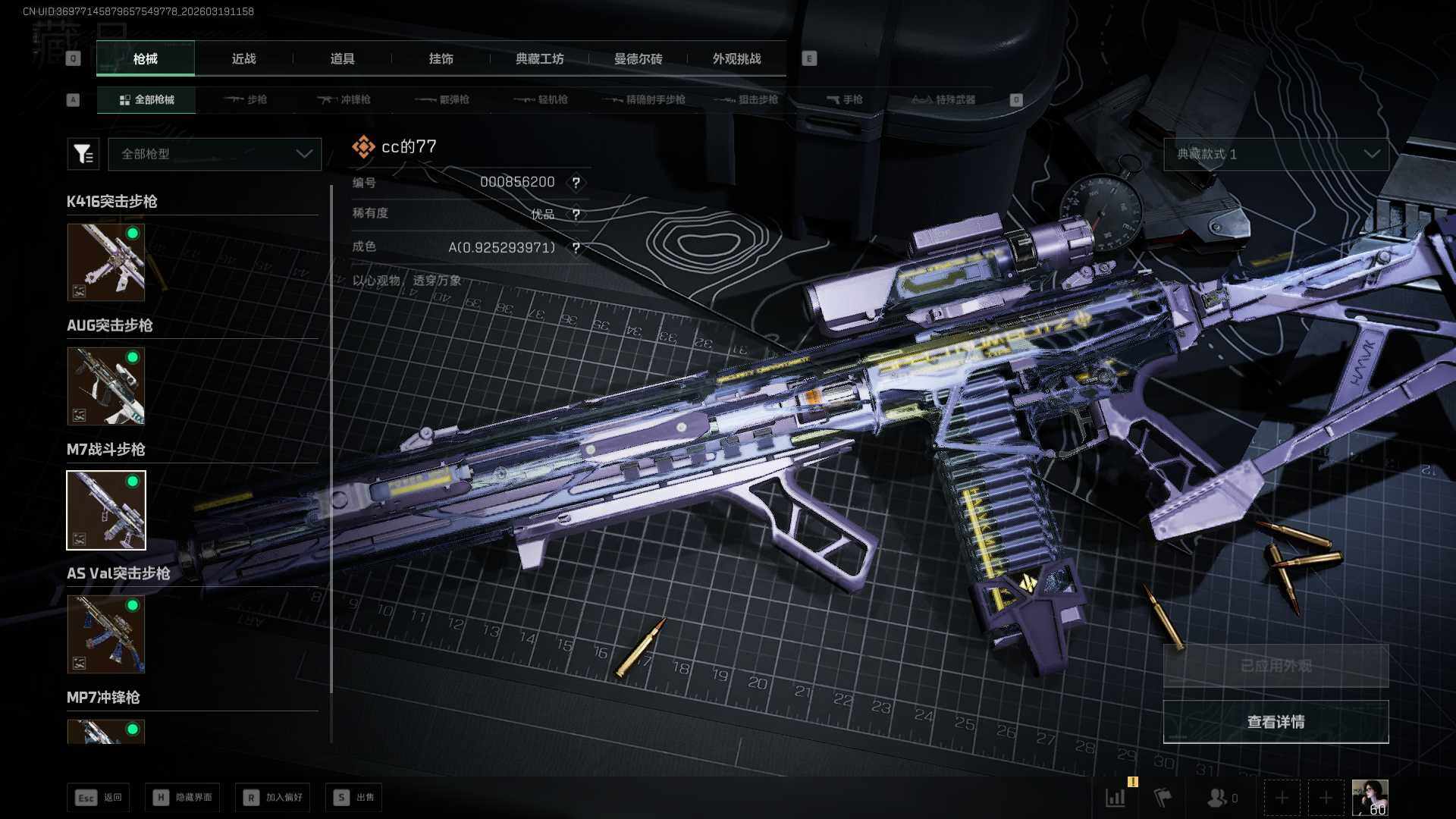Image resolution: width=1456 pixels, height=819 pixels.
Task: Switch to the 曼德尔砖 tab
Action: 638,59
